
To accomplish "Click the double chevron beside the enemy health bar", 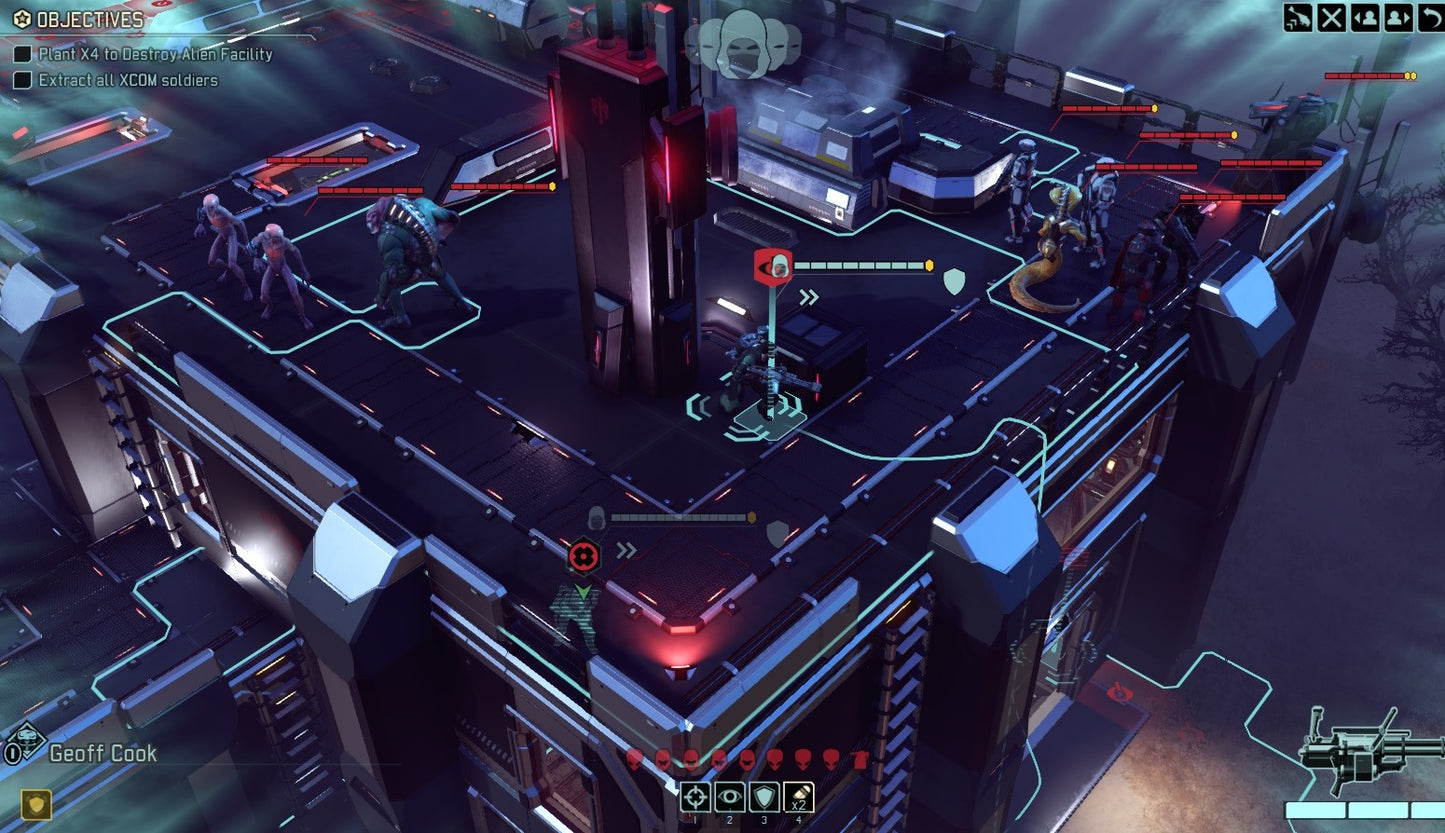I will pyautogui.click(x=808, y=295).
